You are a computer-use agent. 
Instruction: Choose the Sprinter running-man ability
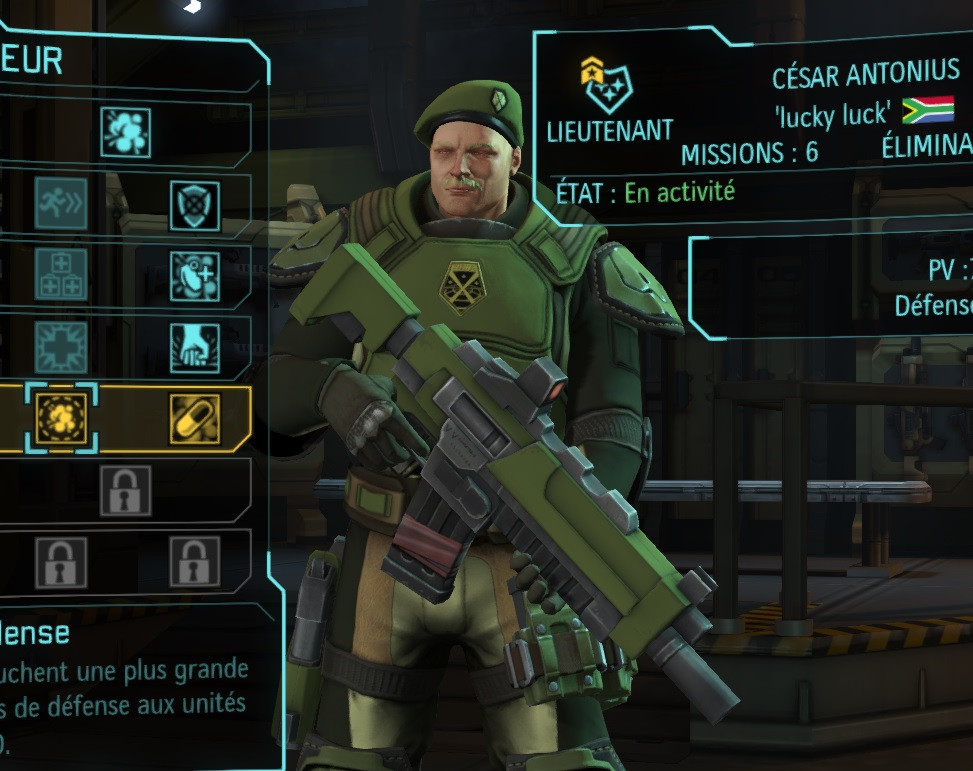(61, 204)
